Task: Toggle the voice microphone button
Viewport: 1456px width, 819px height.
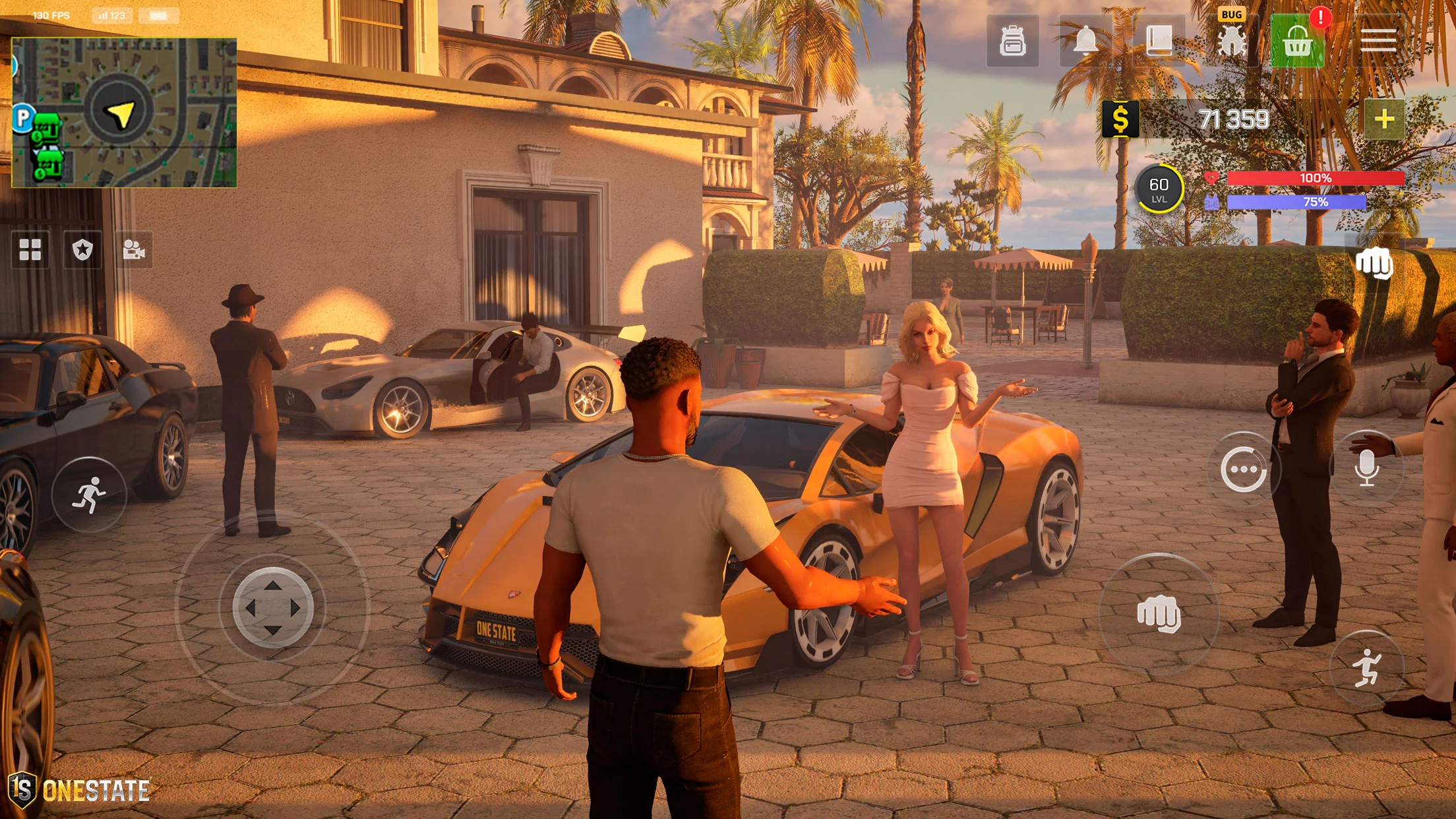Action: pos(1367,468)
